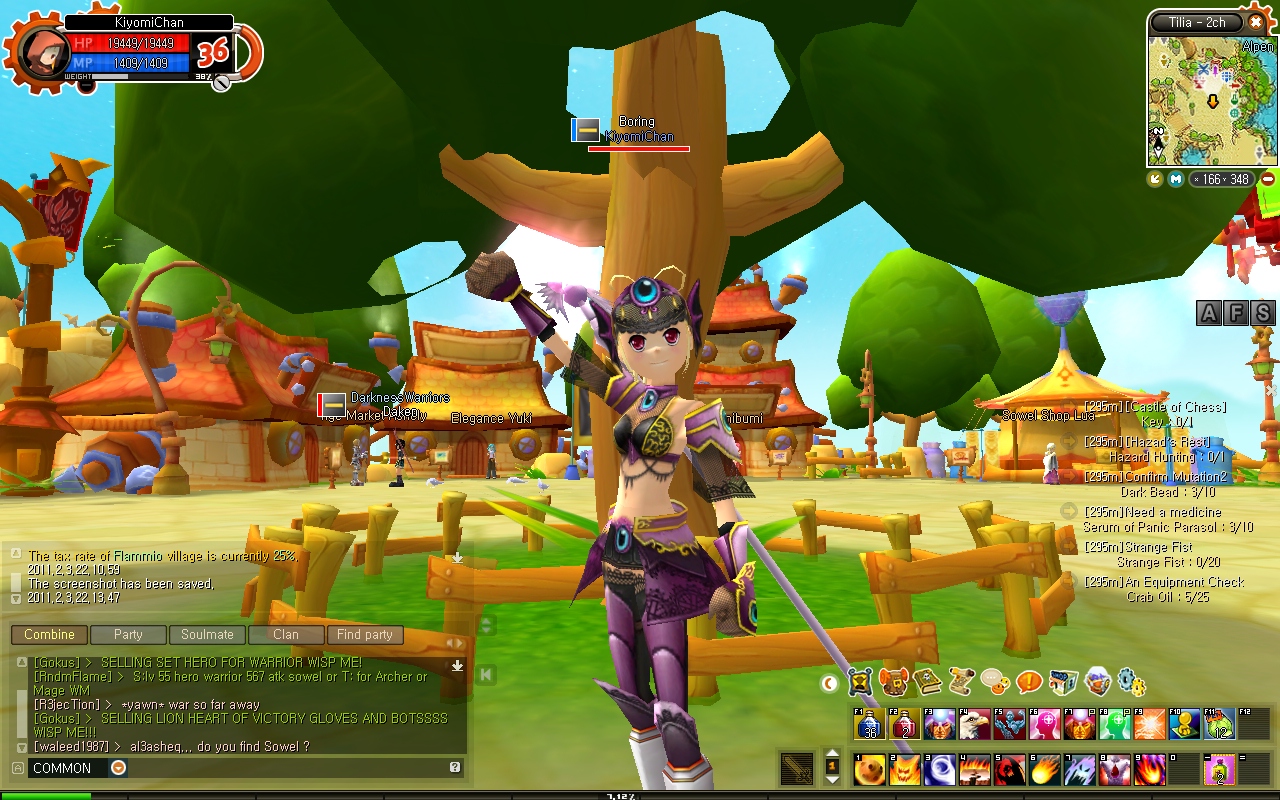Open the gear settings icon
Image resolution: width=1280 pixels, height=800 pixels.
coord(1131,683)
